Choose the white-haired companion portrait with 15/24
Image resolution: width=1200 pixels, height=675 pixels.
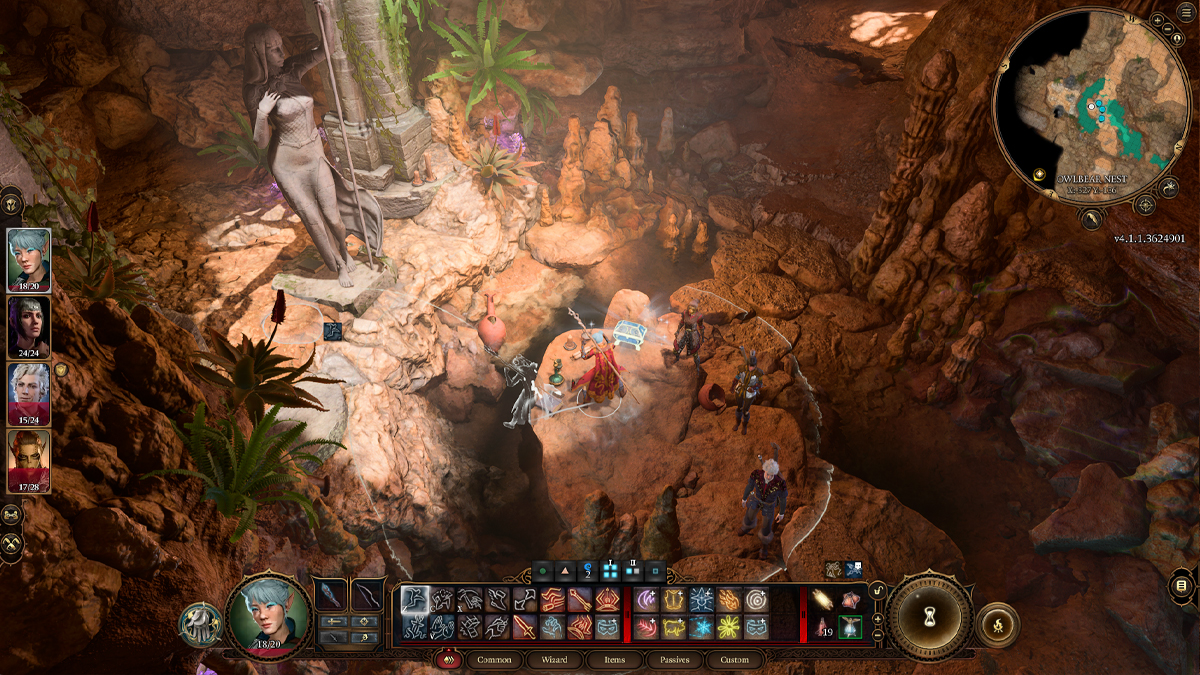[30, 392]
